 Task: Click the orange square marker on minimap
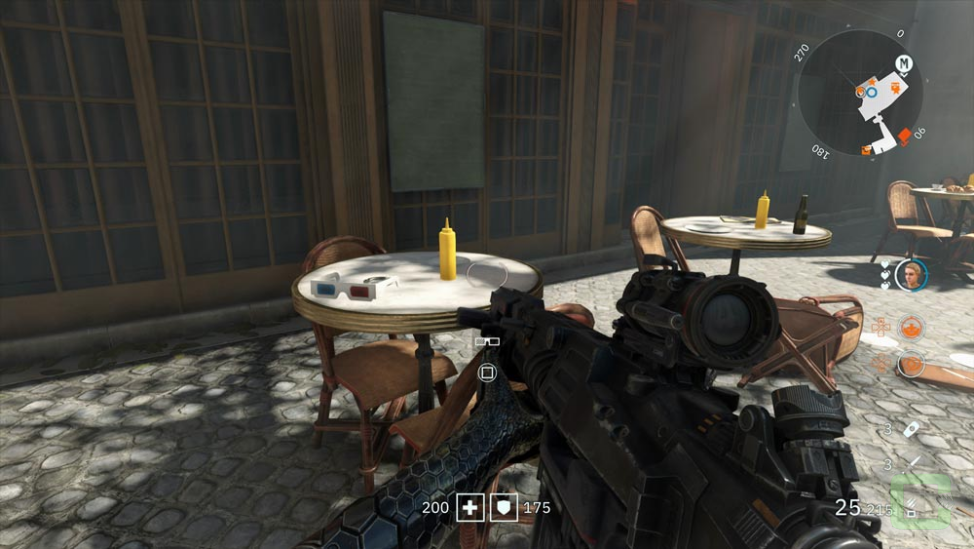pos(904,134)
